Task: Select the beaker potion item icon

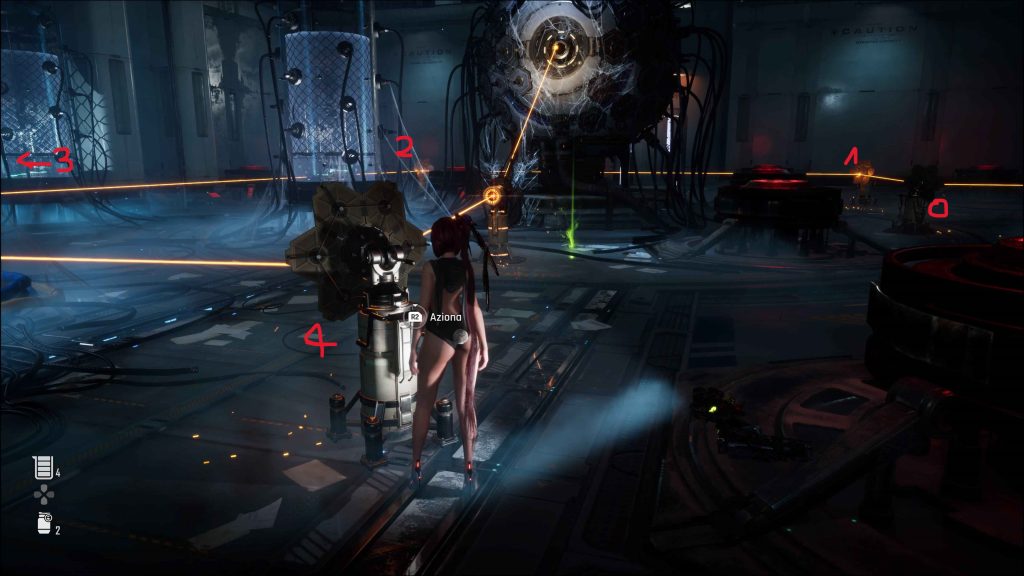Action: click(41, 467)
